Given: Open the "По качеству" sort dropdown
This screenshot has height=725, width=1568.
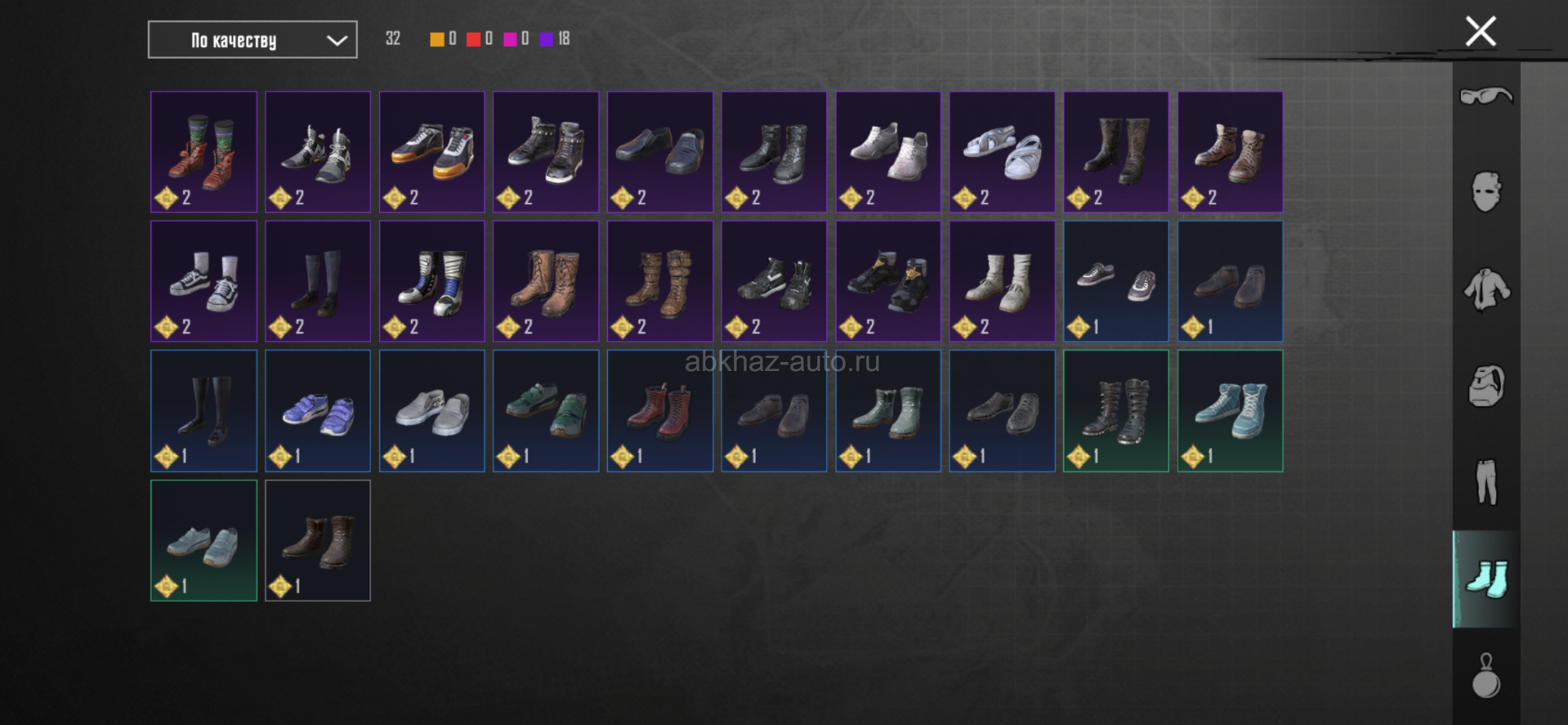Looking at the screenshot, I should point(252,40).
